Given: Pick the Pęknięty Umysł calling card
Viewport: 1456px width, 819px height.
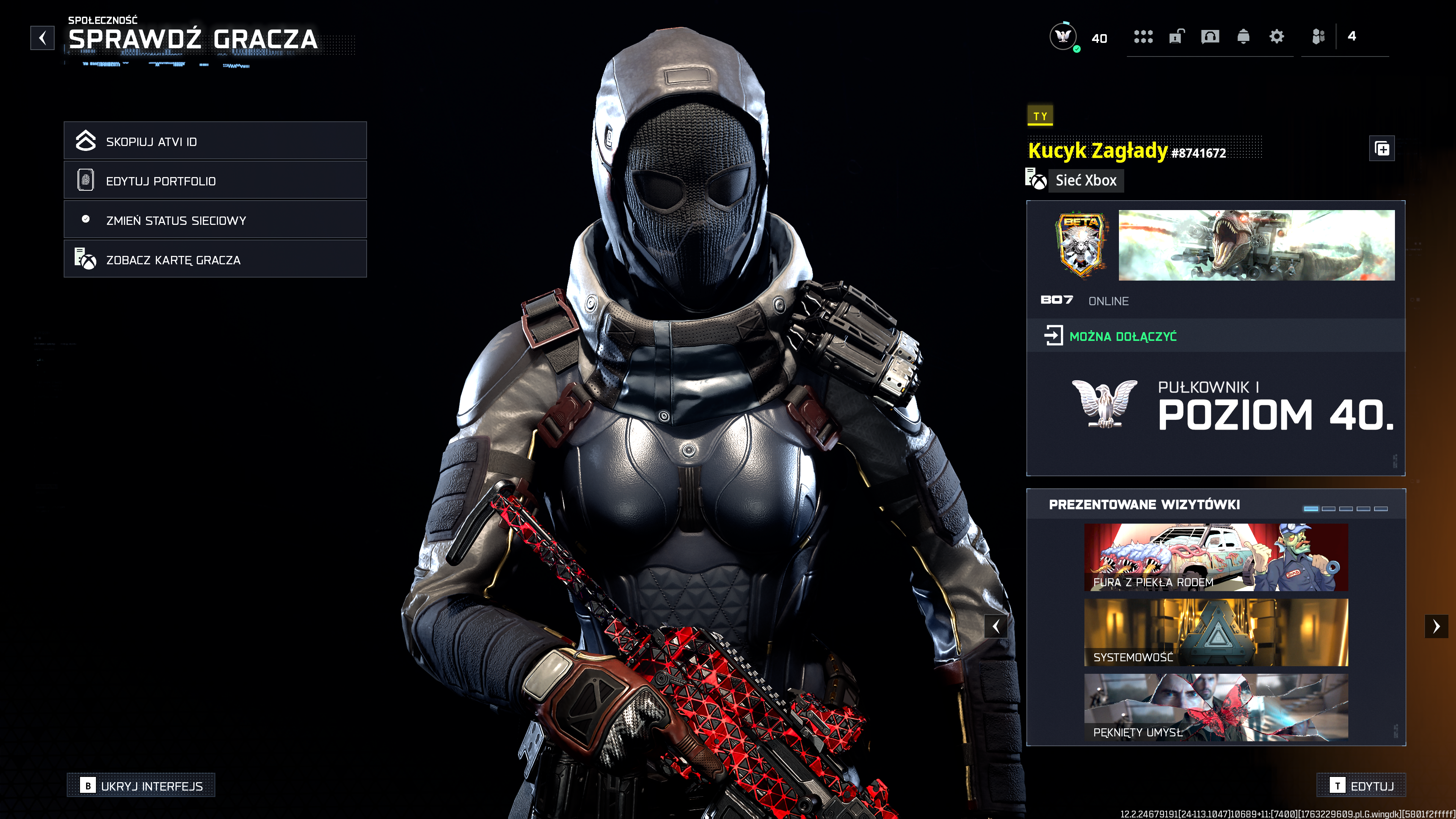Looking at the screenshot, I should (x=1216, y=707).
